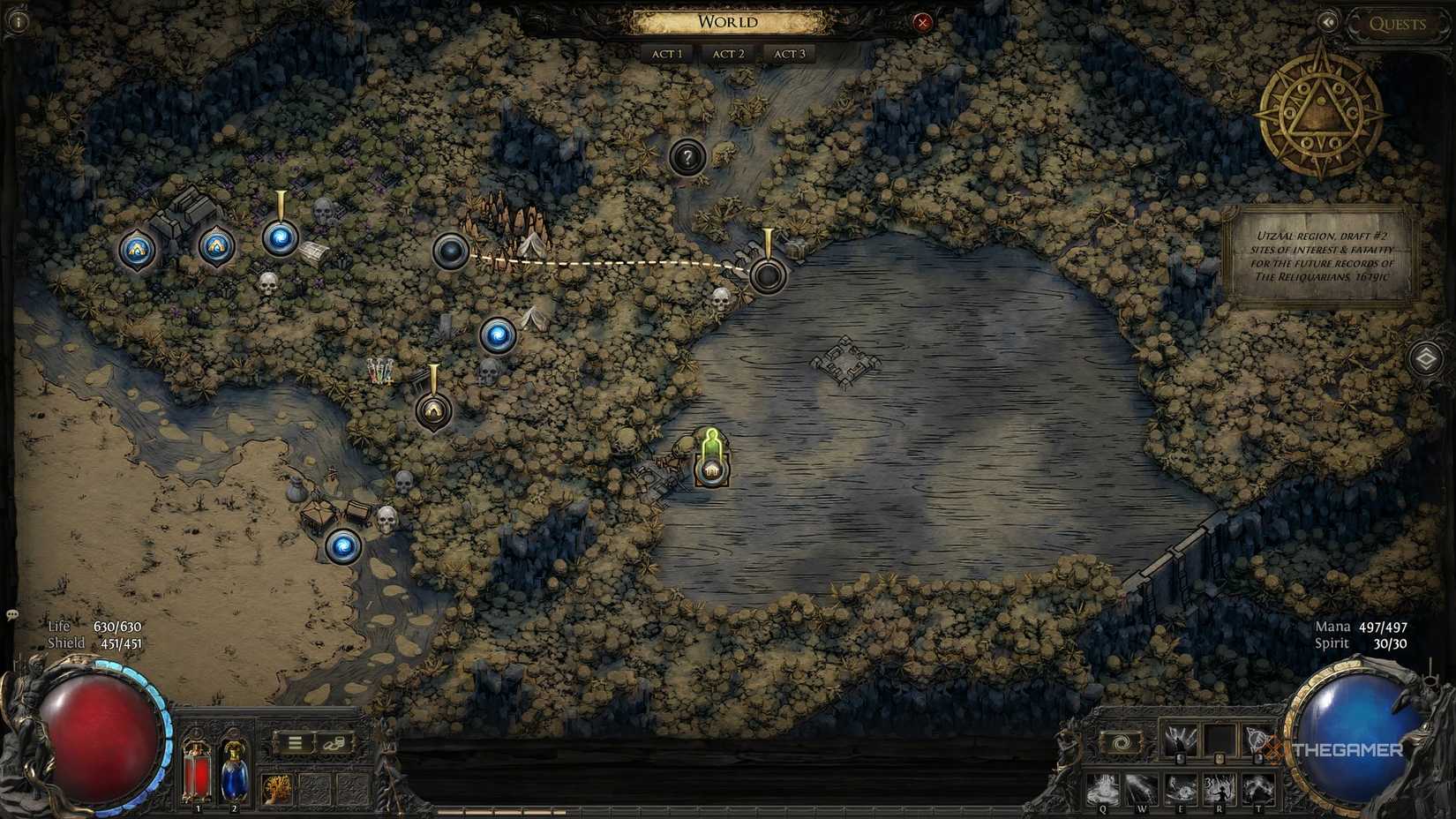Close the World map with the red X
This screenshot has width=1456, height=819.
pos(923,23)
